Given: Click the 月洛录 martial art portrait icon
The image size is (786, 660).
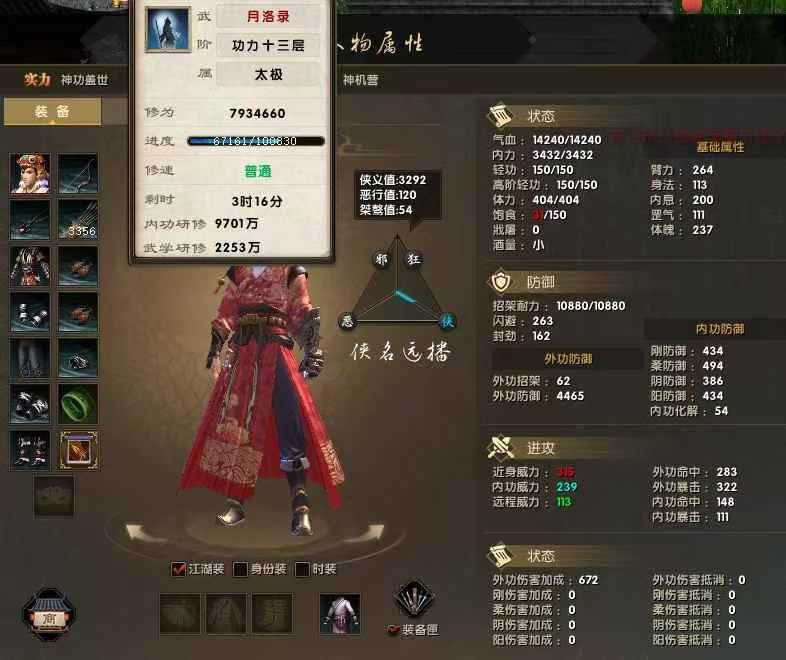Looking at the screenshot, I should point(168,30).
